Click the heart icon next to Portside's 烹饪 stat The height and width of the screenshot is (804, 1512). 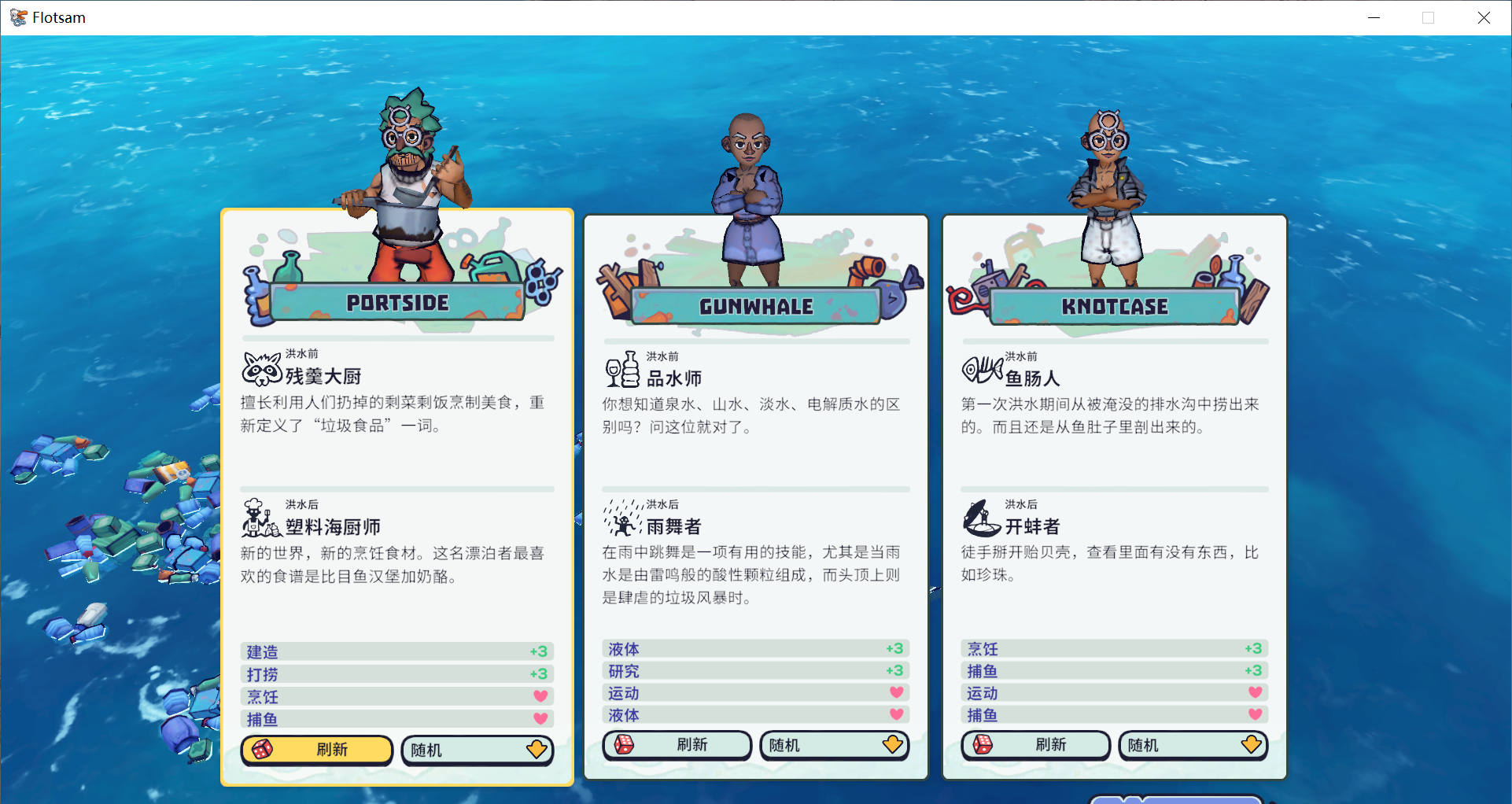(x=540, y=695)
